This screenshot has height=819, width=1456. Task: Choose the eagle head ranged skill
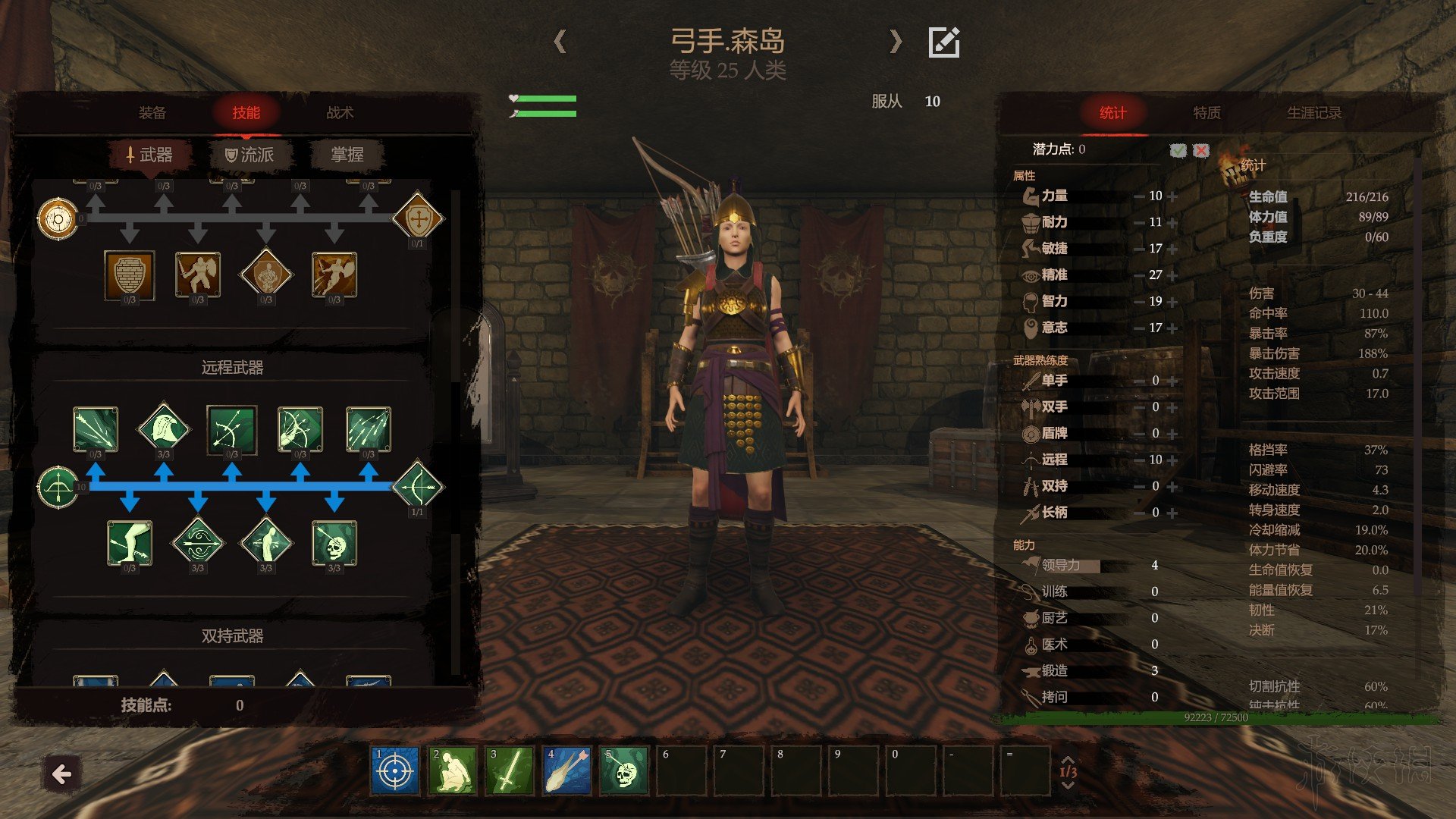tap(164, 428)
